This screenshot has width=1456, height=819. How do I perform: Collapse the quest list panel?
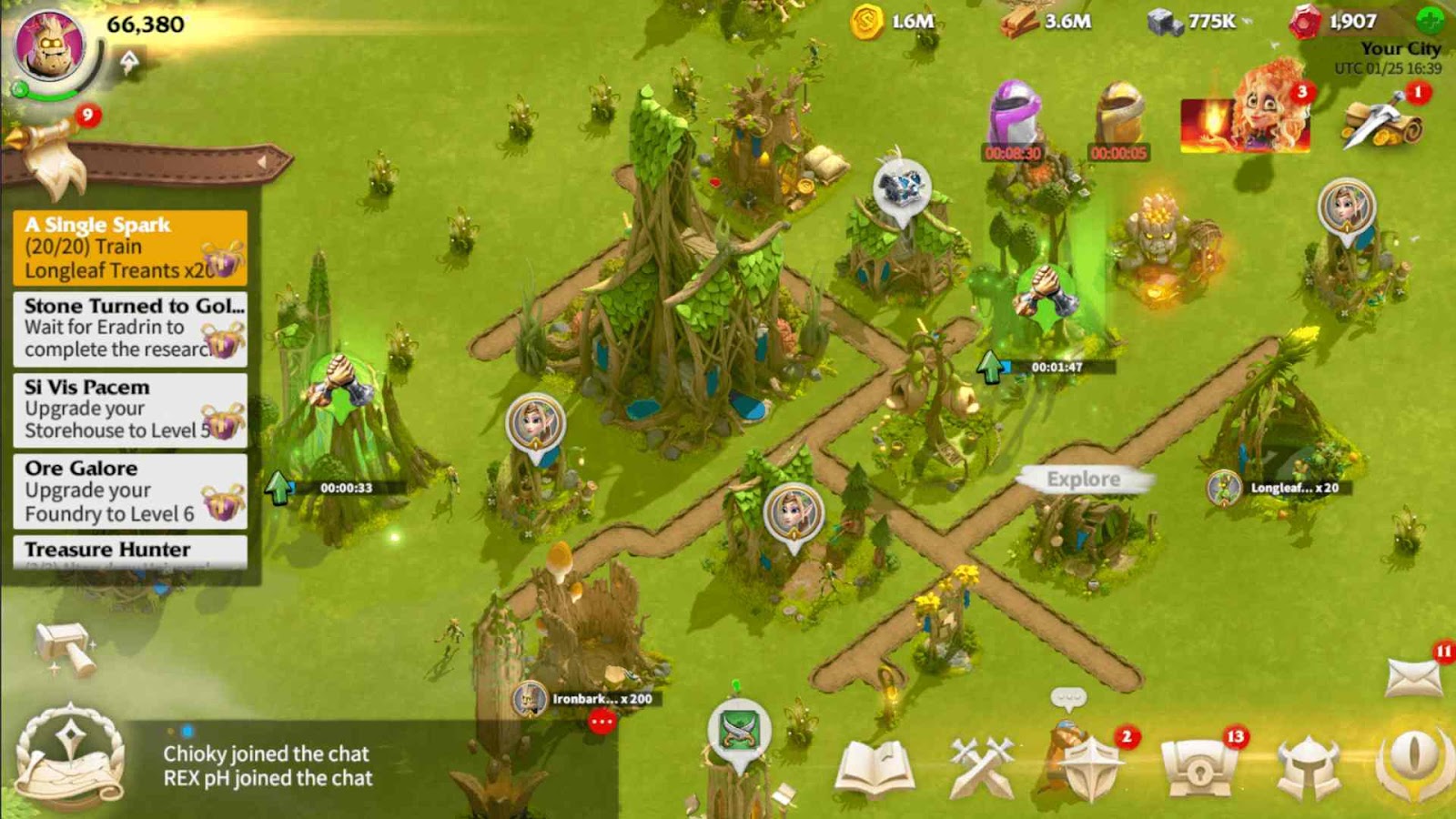(264, 162)
